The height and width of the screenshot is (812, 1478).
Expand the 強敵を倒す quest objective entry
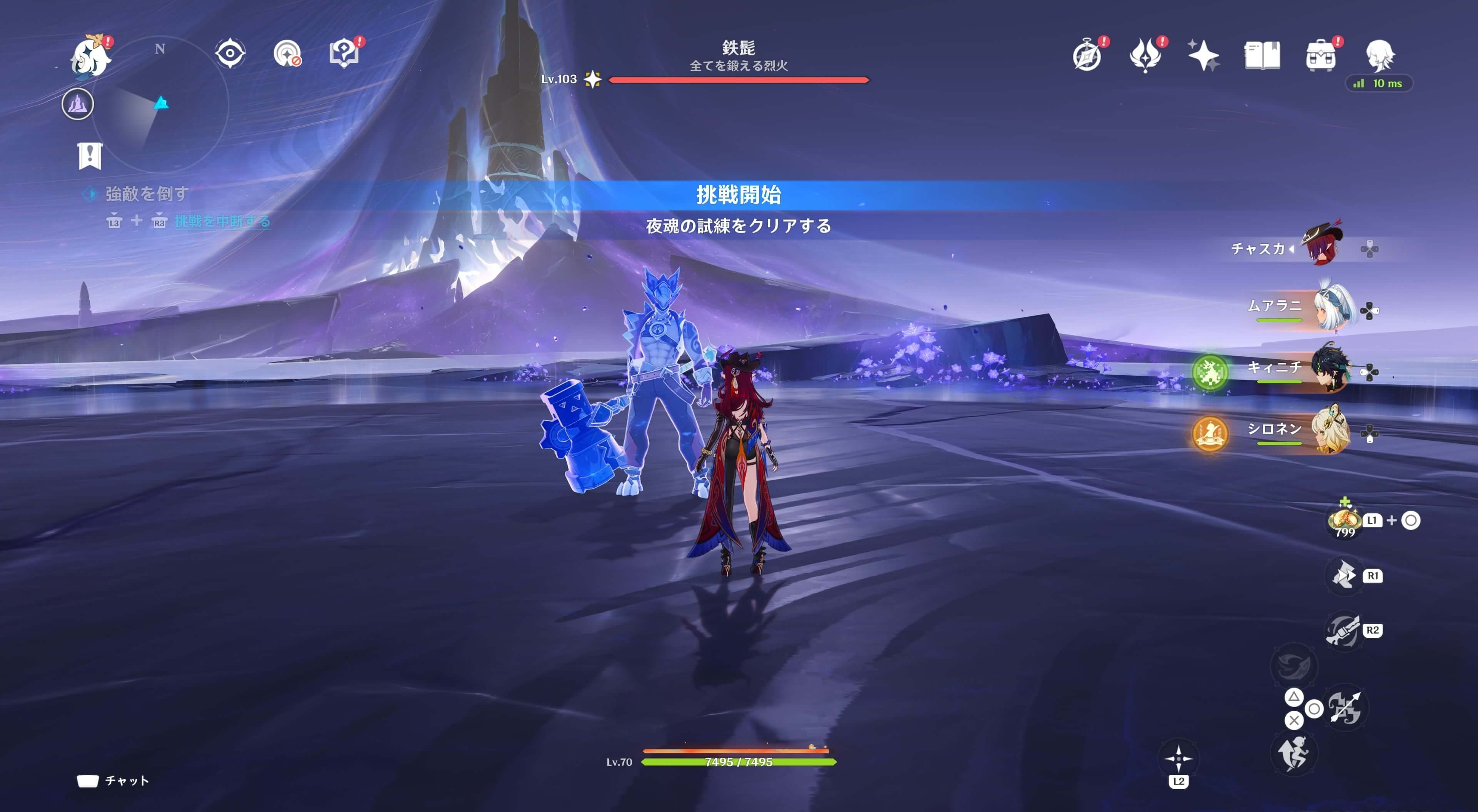point(146,194)
